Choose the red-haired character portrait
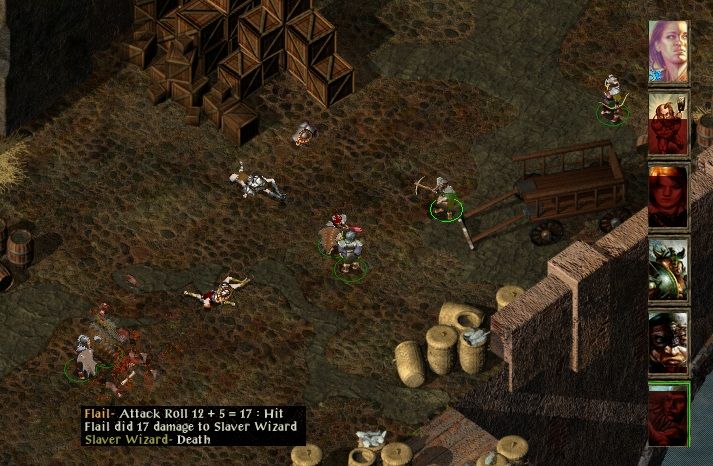 669,196
